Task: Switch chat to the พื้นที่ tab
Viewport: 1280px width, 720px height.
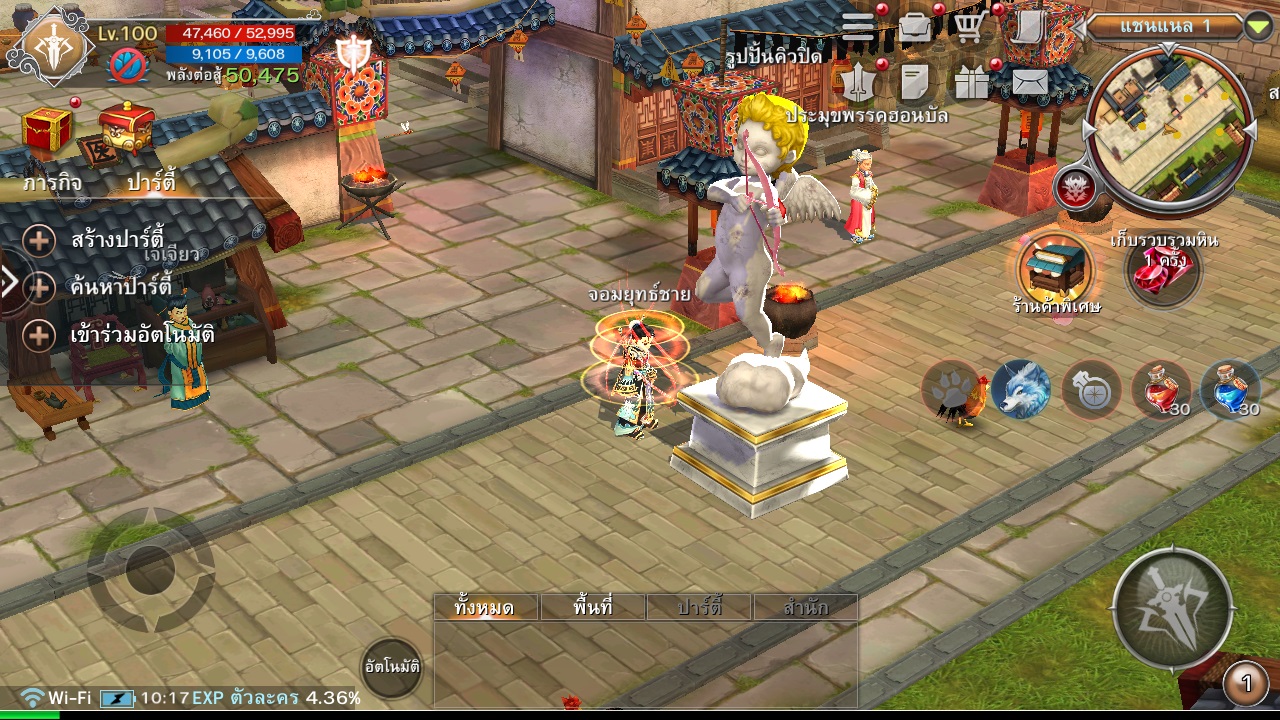Action: (593, 607)
